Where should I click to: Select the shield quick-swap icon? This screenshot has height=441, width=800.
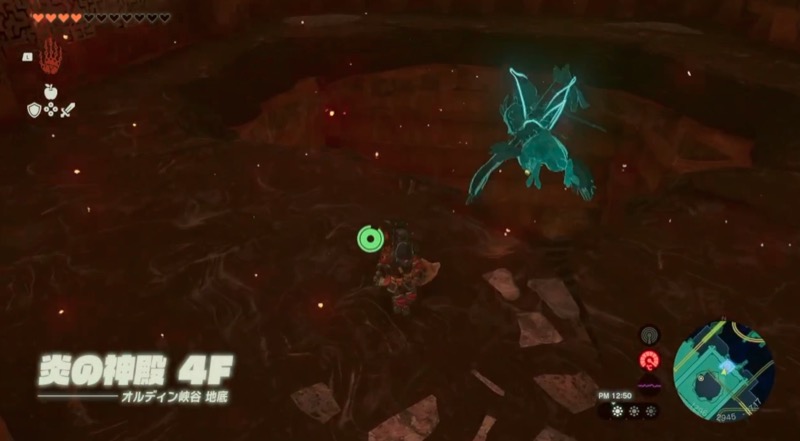pos(33,109)
